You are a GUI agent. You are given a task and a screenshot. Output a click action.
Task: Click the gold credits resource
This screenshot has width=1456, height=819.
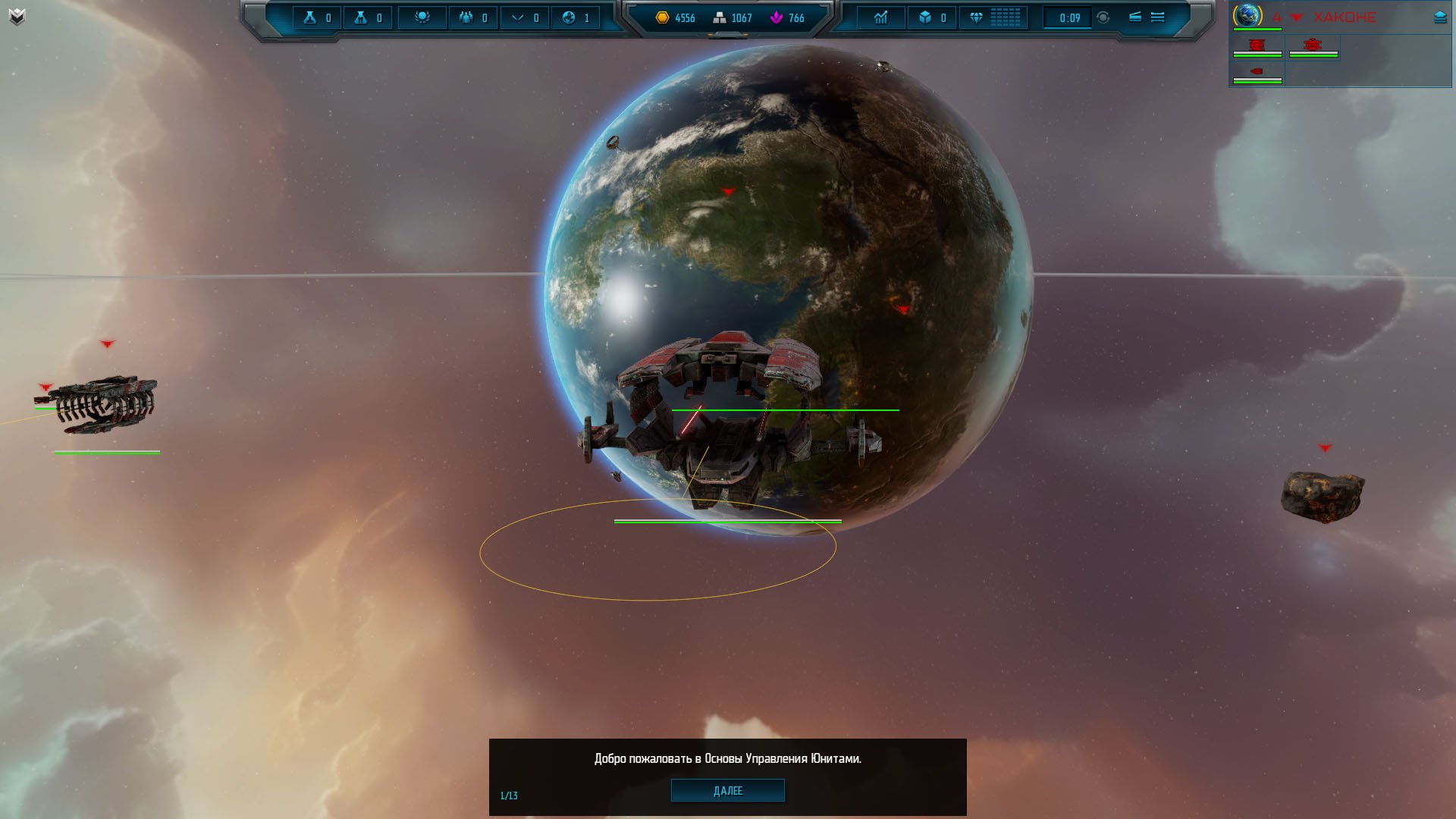[x=675, y=17]
